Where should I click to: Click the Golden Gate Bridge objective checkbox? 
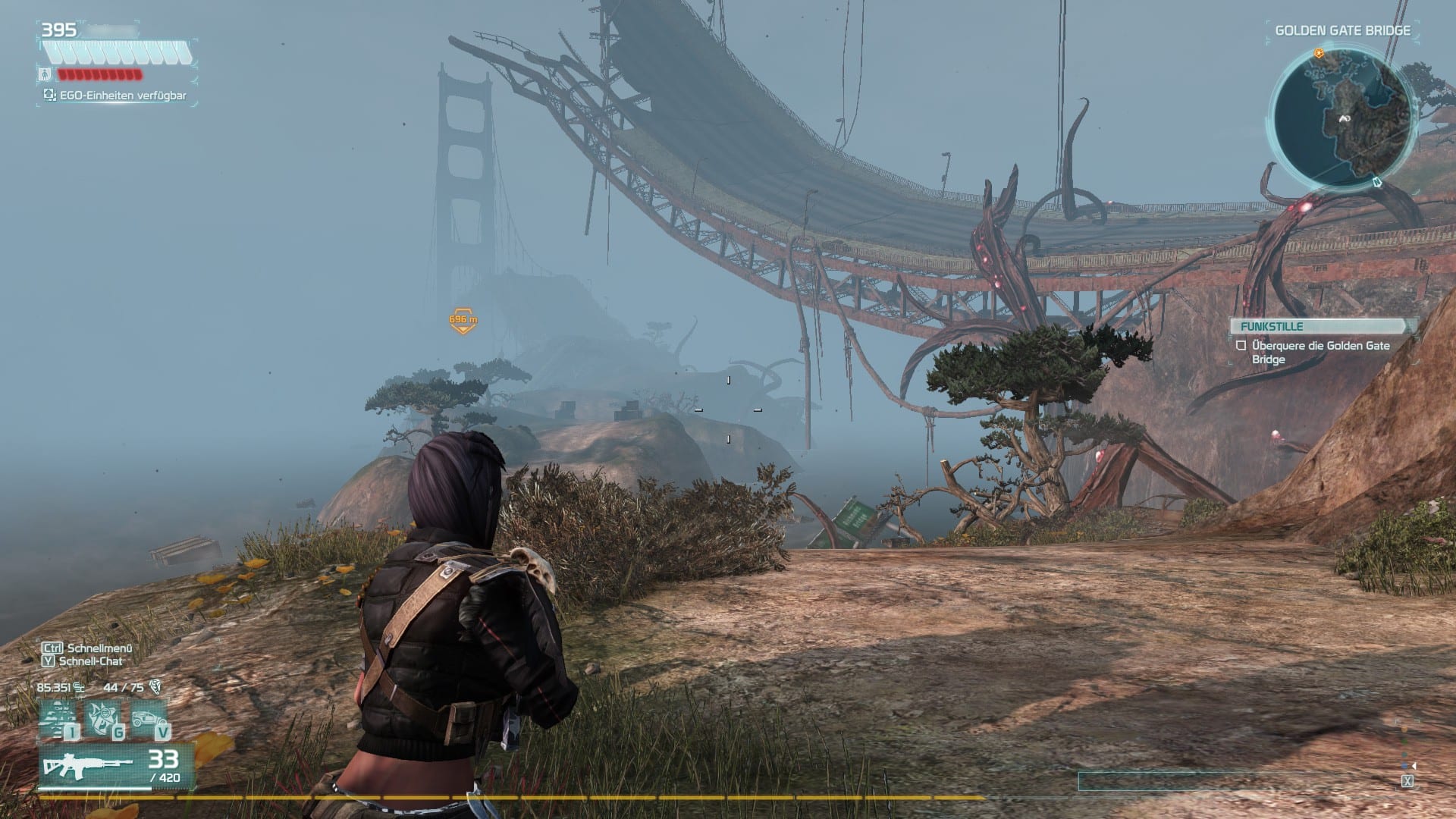click(x=1241, y=346)
